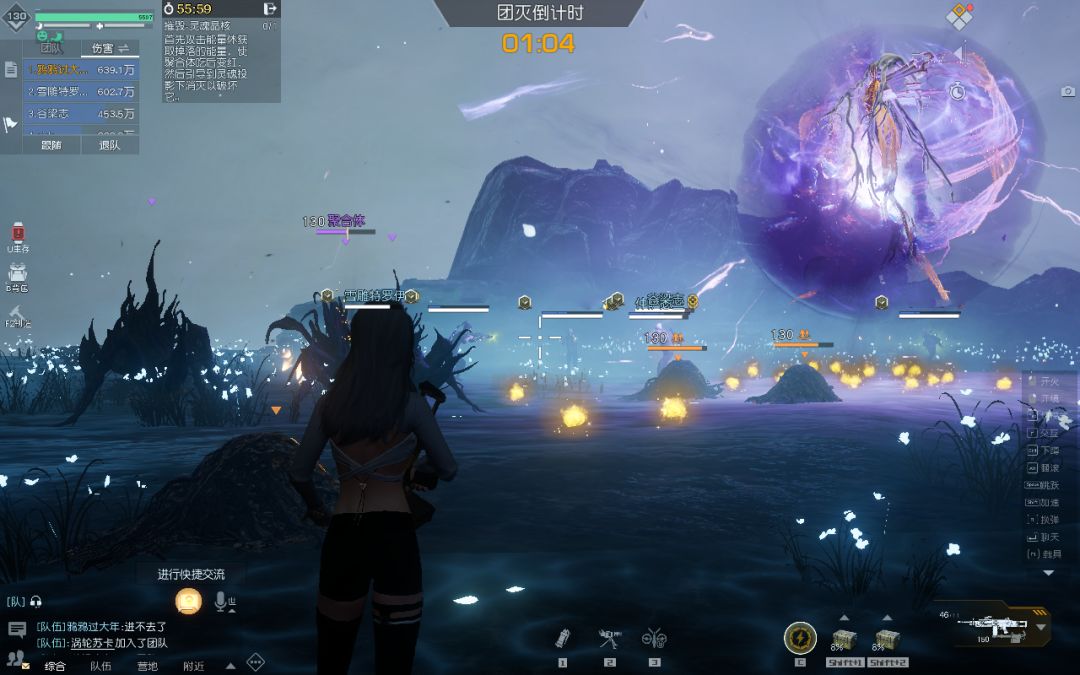Switch chat to the 综合 tab
1080x675 pixels.
pyautogui.click(x=55, y=666)
